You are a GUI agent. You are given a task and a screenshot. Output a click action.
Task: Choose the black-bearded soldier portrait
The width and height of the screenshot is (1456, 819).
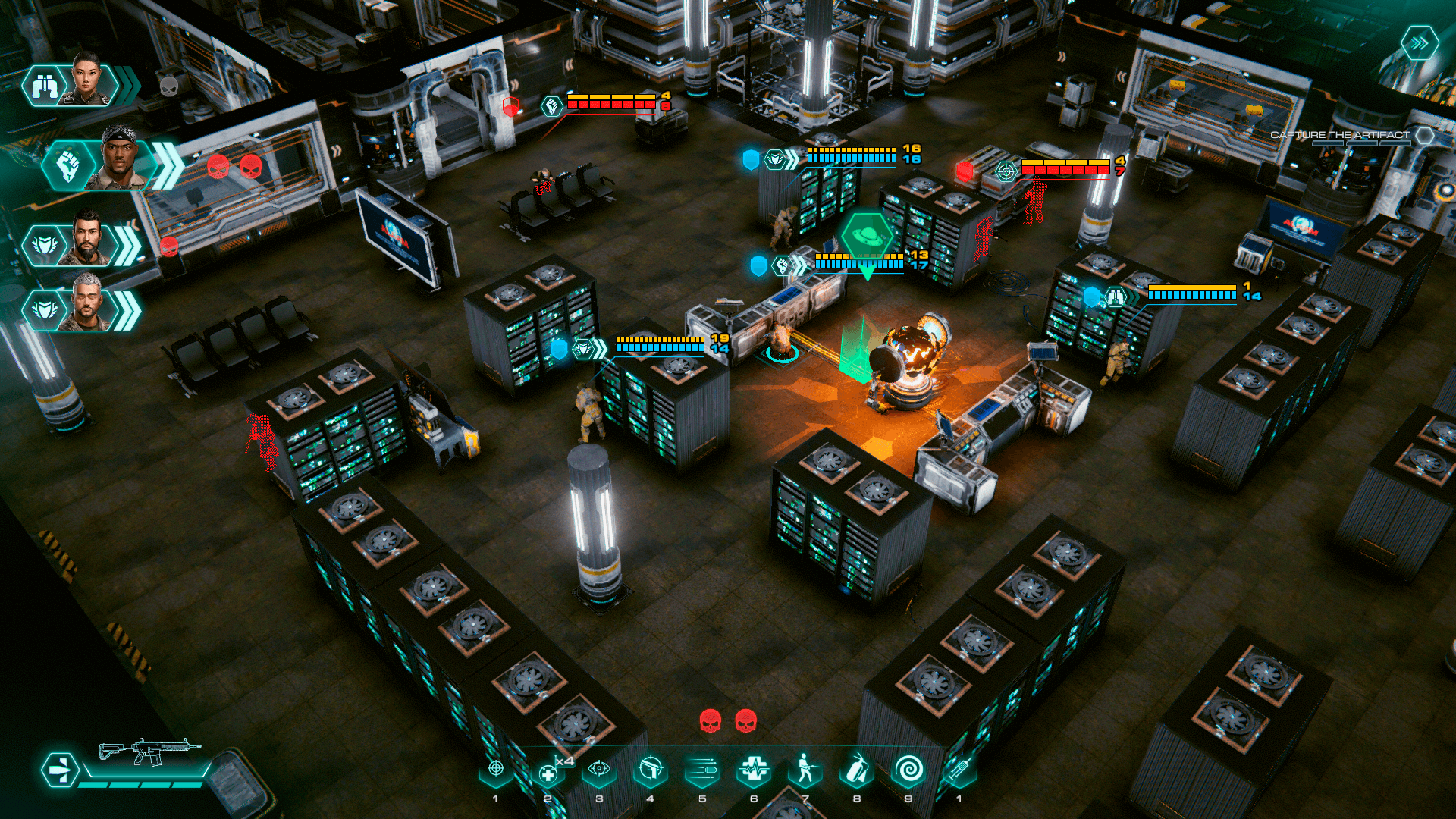(x=87, y=240)
